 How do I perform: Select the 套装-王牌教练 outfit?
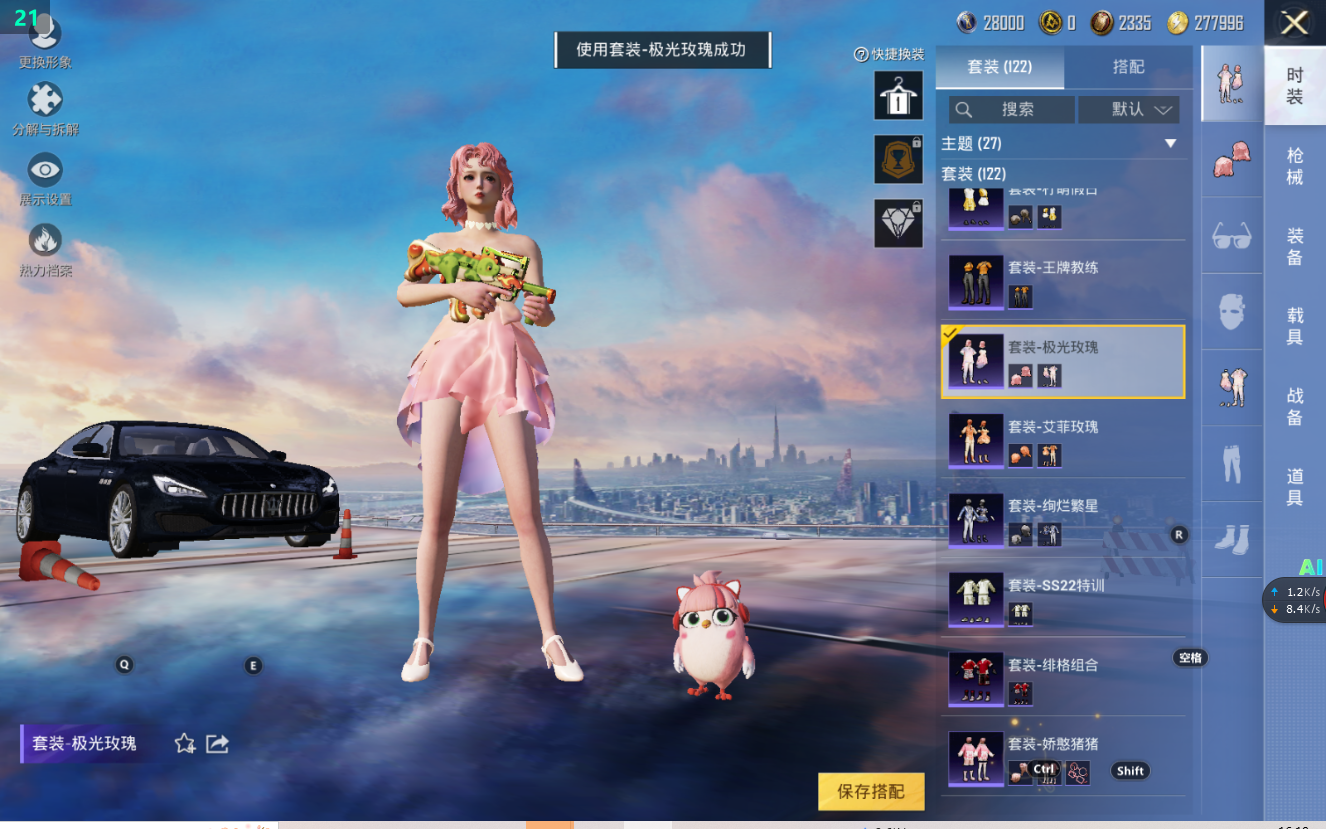[1063, 281]
